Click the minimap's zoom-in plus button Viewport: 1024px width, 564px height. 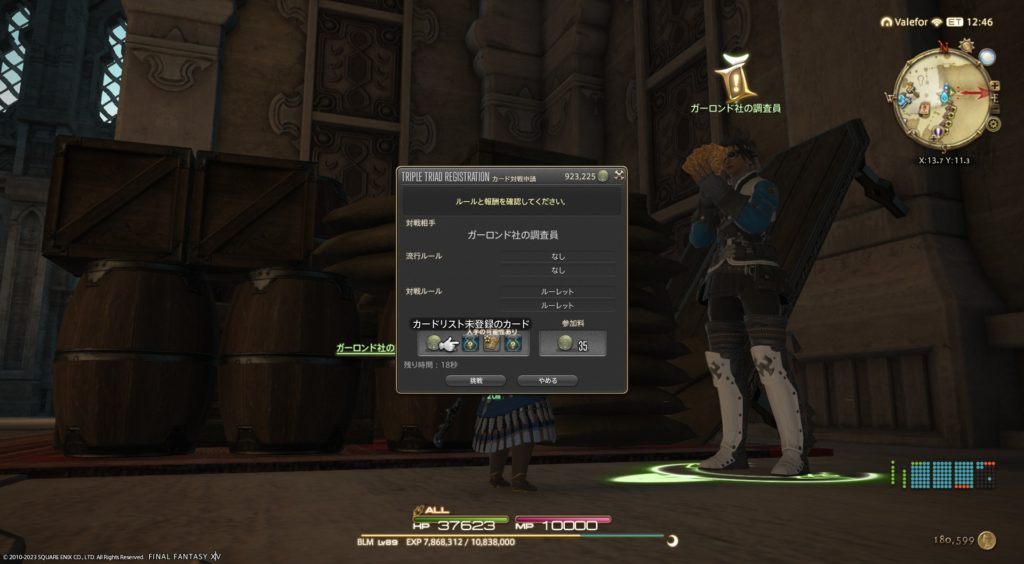(x=994, y=86)
